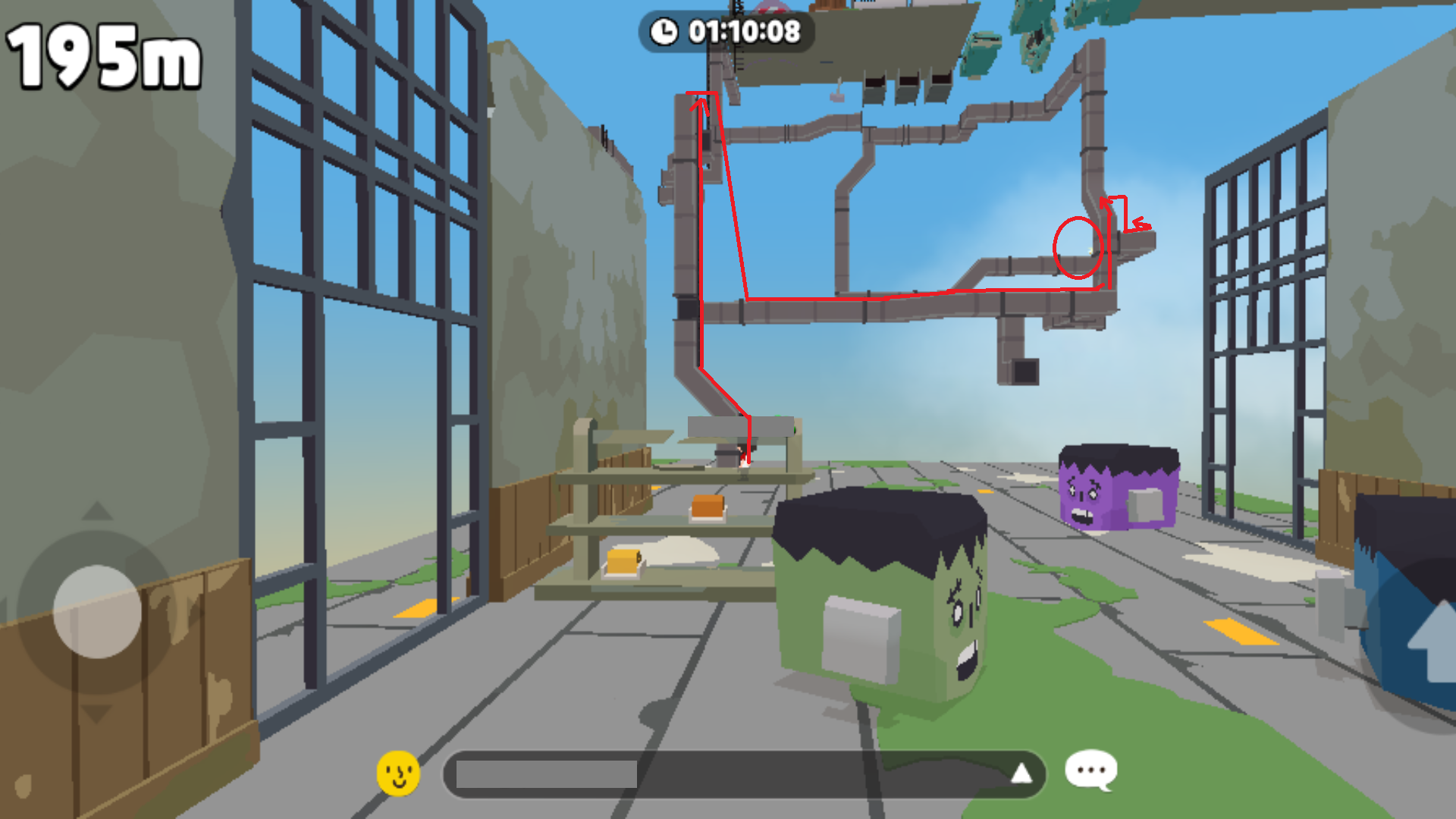Viewport: 1456px width, 819px height.
Task: Open the speech bubble chat window
Action: [1090, 770]
